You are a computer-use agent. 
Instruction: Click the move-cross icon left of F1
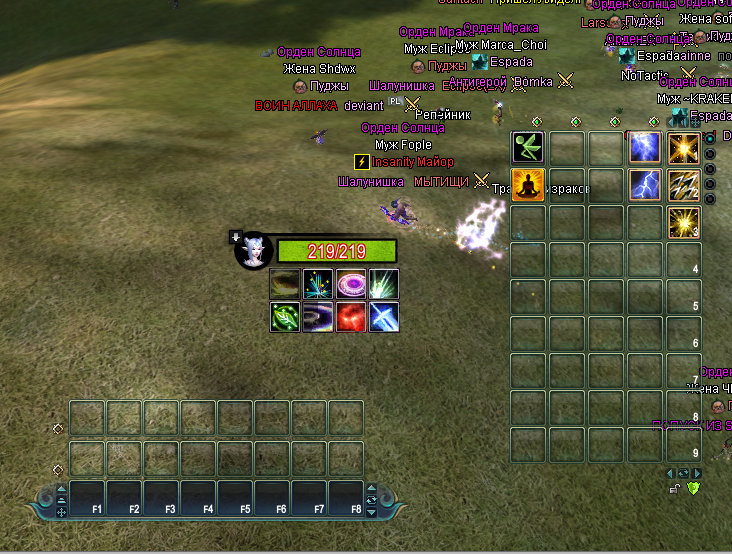[61, 512]
